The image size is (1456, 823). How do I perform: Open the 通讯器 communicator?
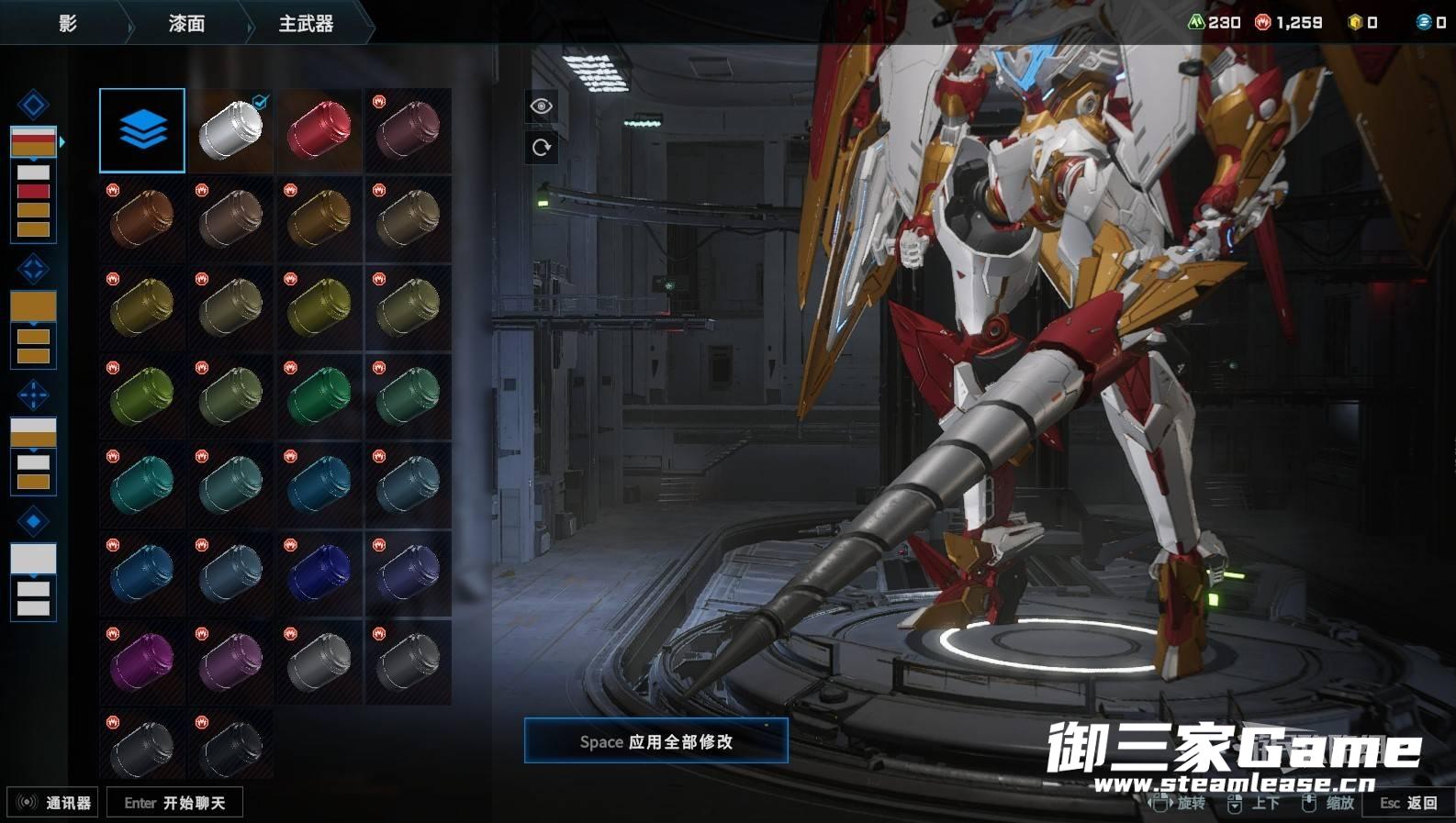click(53, 803)
